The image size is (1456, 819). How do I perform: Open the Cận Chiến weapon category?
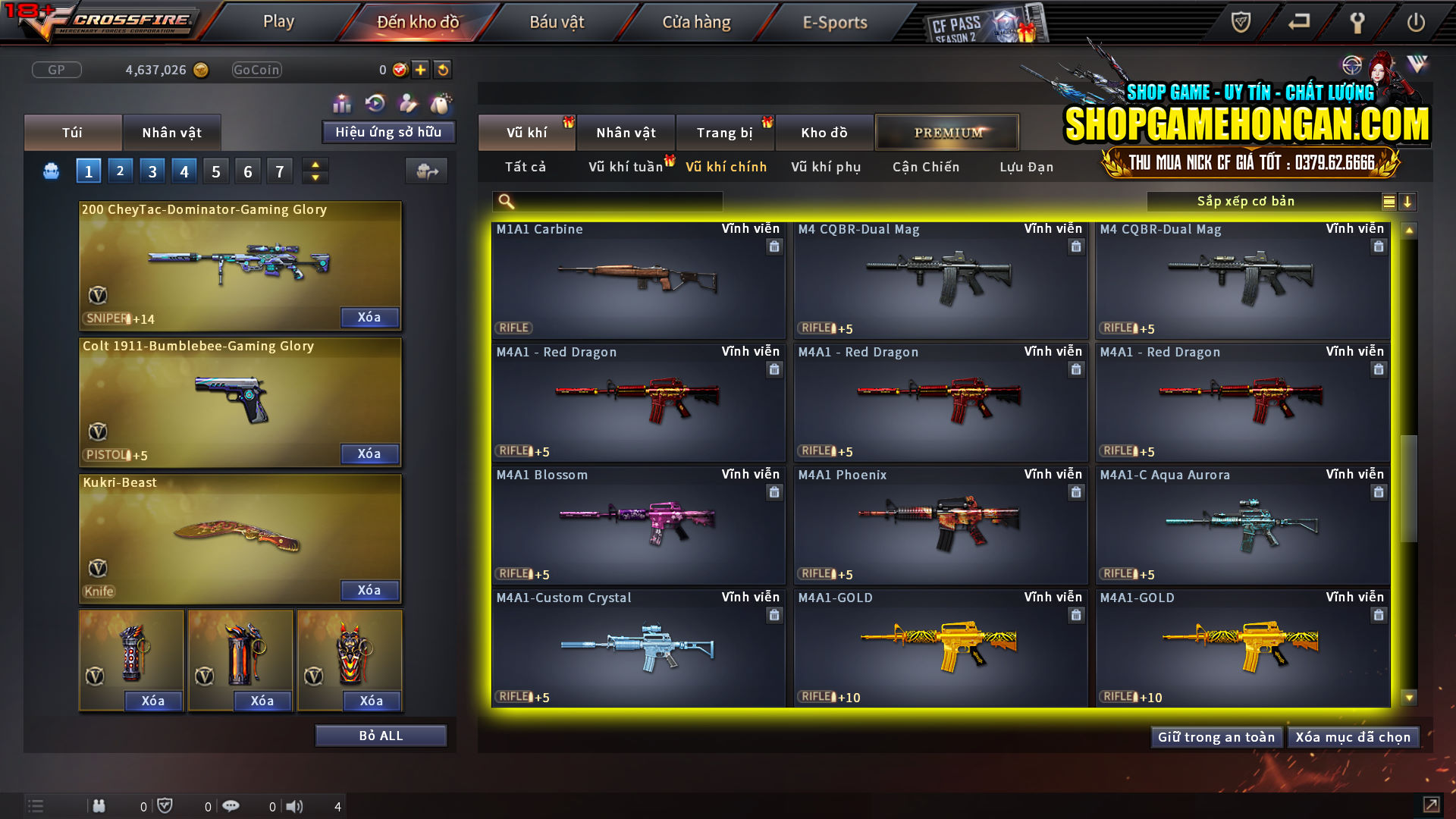(924, 167)
